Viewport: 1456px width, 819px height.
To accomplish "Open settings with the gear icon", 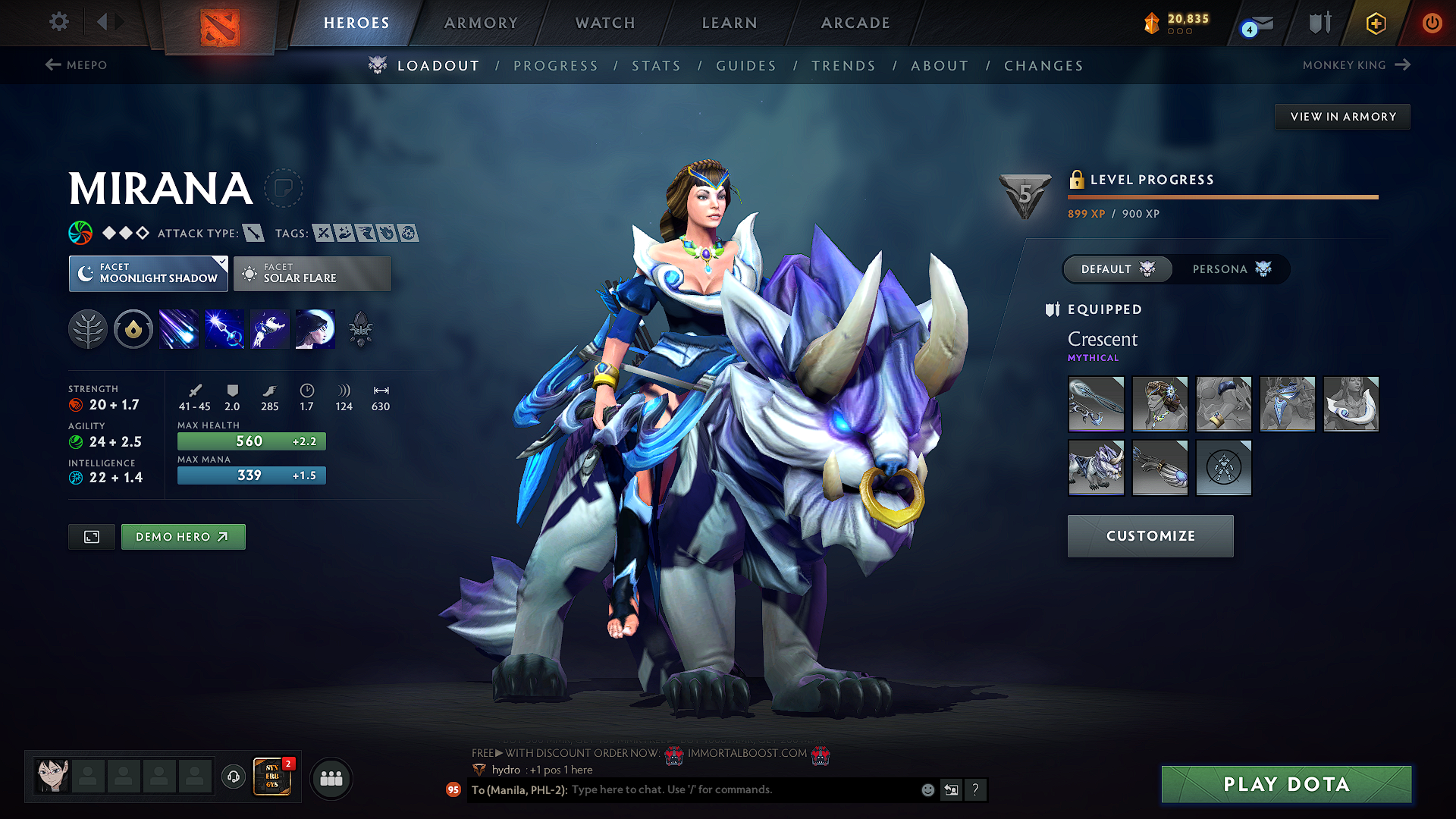I will point(58,22).
